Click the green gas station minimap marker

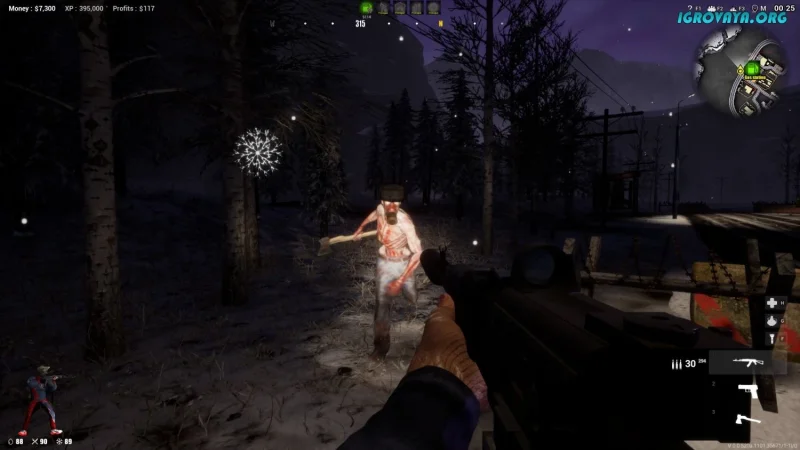point(751,69)
